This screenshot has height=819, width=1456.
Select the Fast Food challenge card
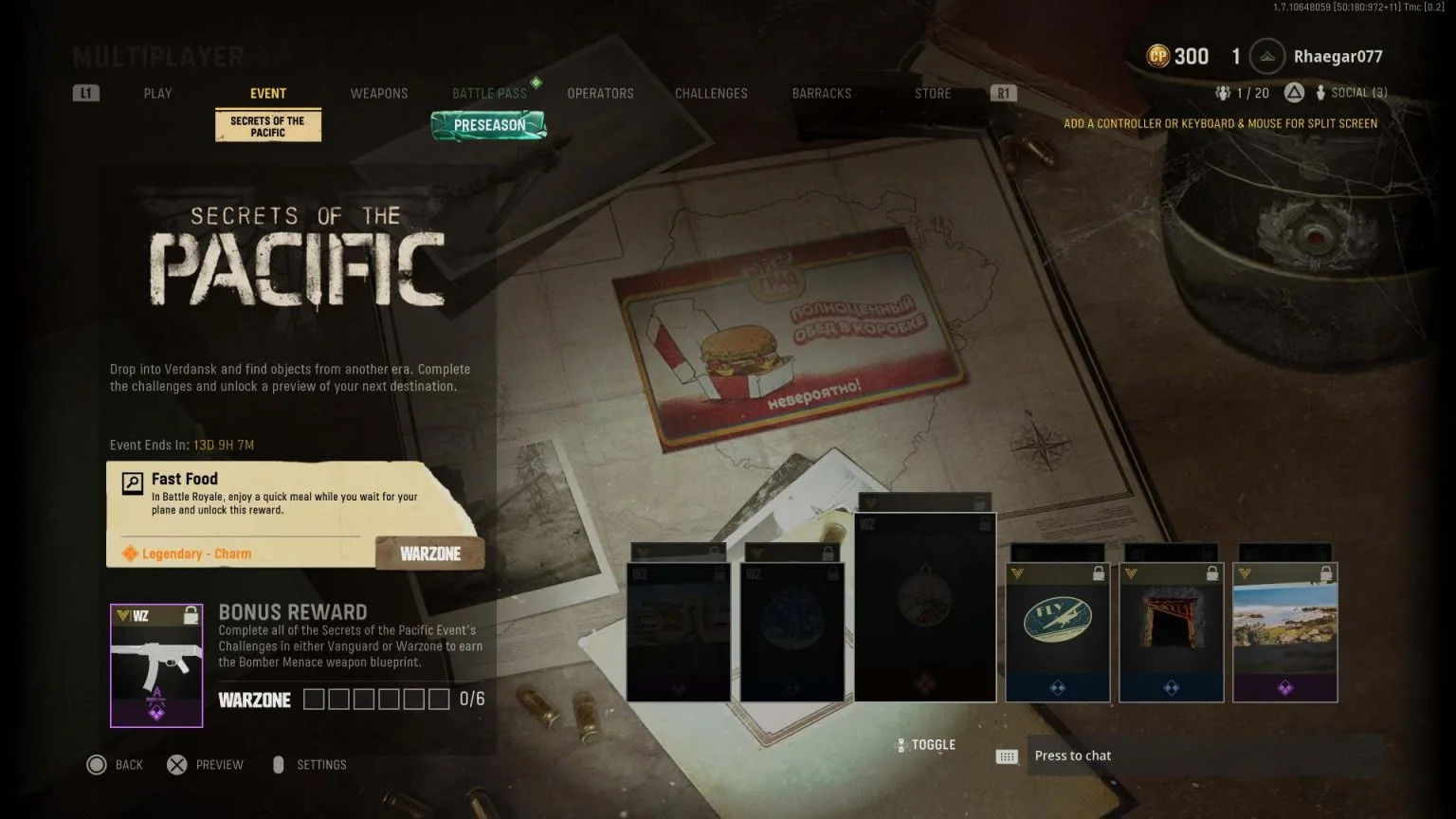294,514
